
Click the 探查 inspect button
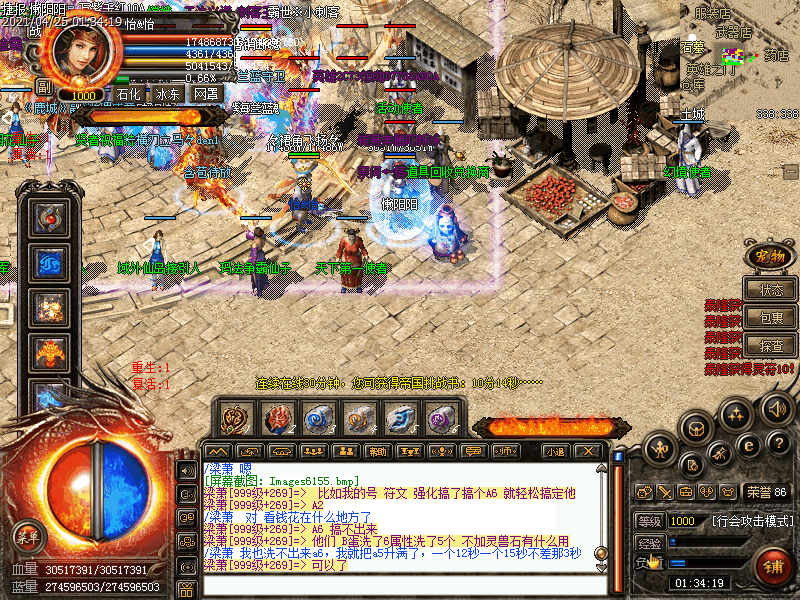point(771,346)
